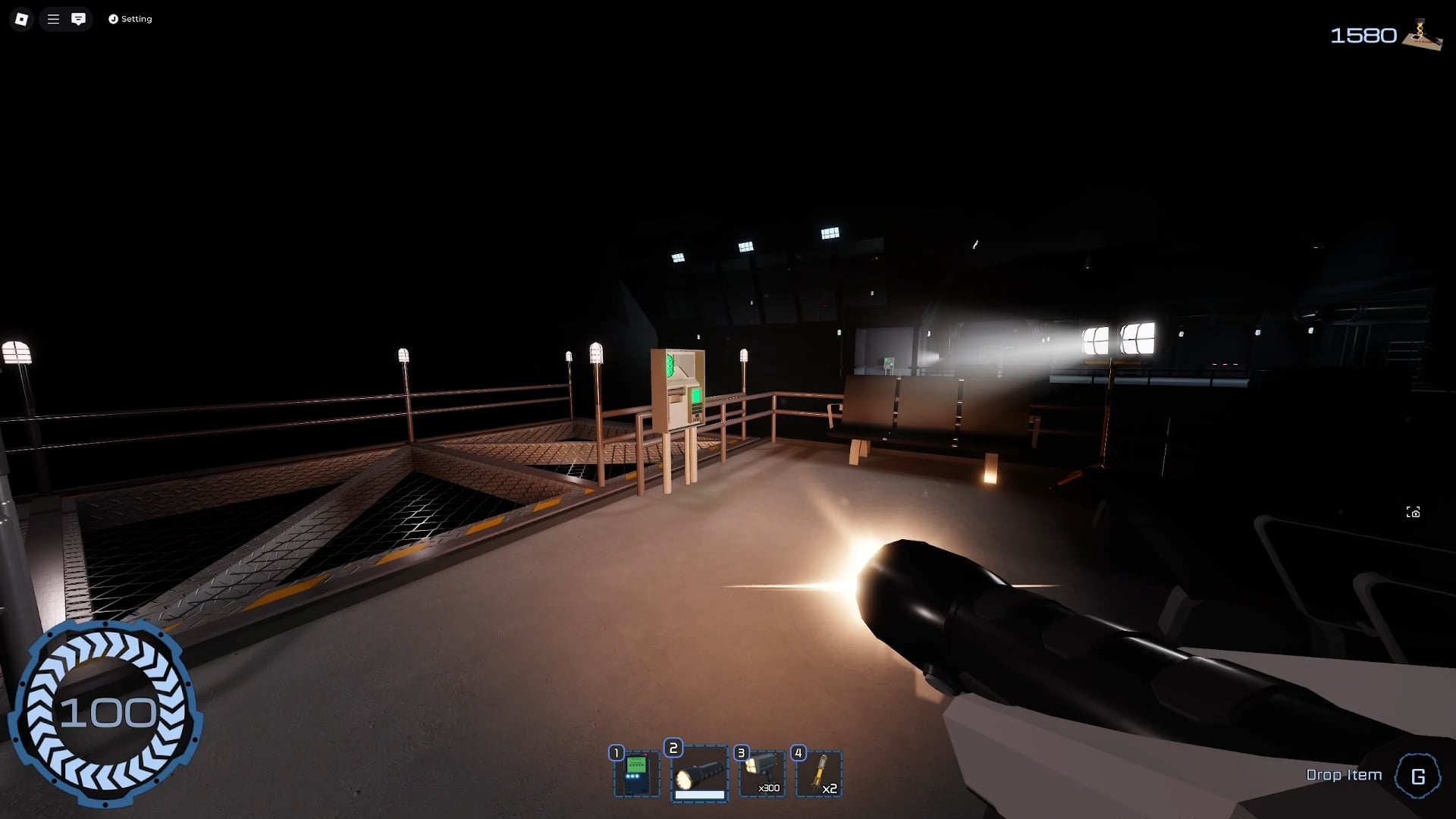Open the Roblox main menu
Viewport: 1456px width, 819px height.
[x=21, y=19]
